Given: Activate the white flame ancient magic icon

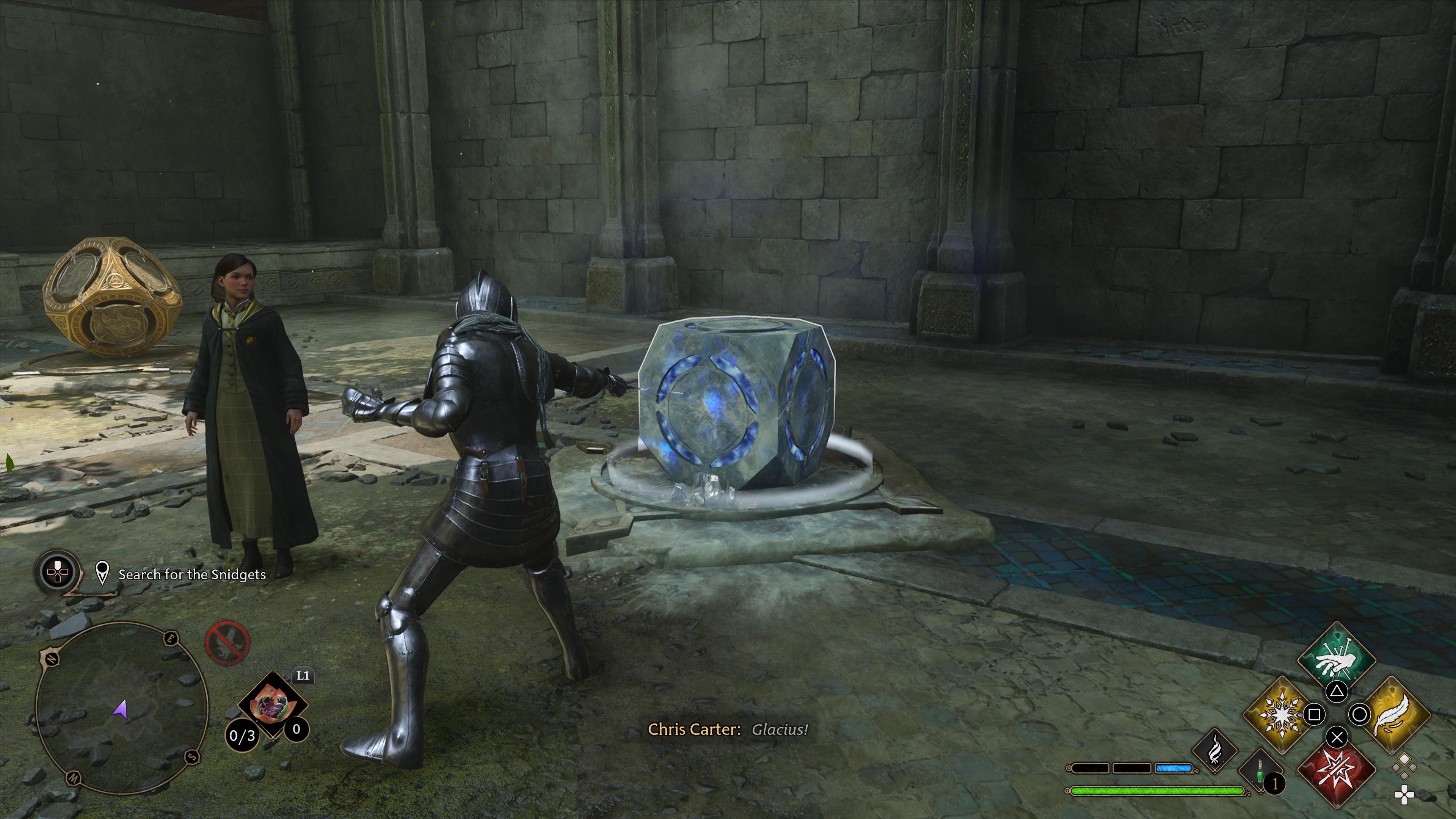Looking at the screenshot, I should pyautogui.click(x=1214, y=751).
